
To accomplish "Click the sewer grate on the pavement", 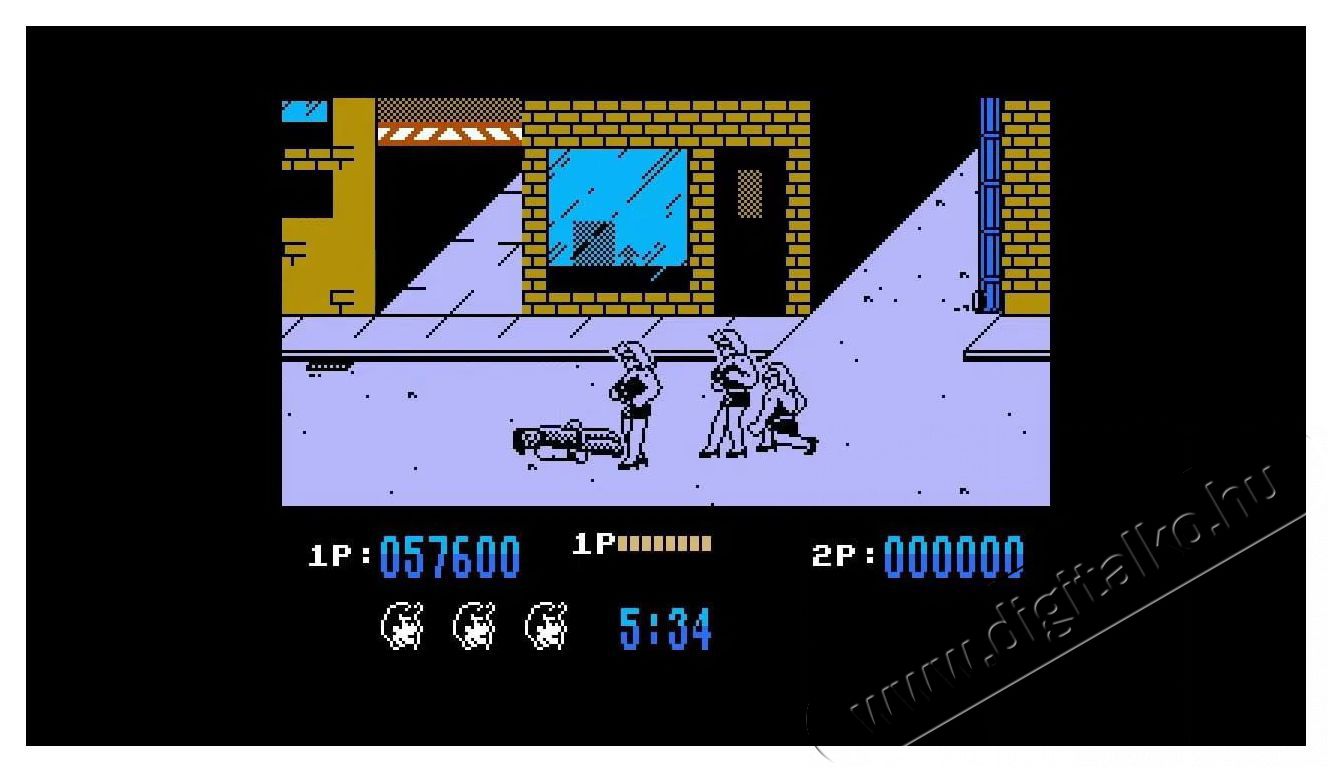I will tap(330, 365).
